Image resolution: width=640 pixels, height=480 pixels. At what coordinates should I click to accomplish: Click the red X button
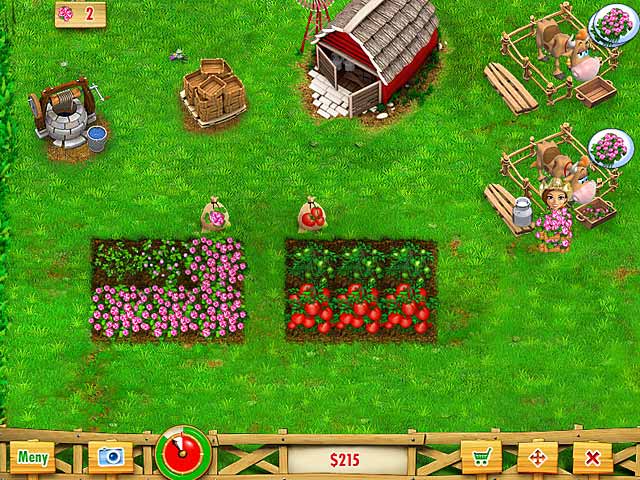(x=593, y=459)
